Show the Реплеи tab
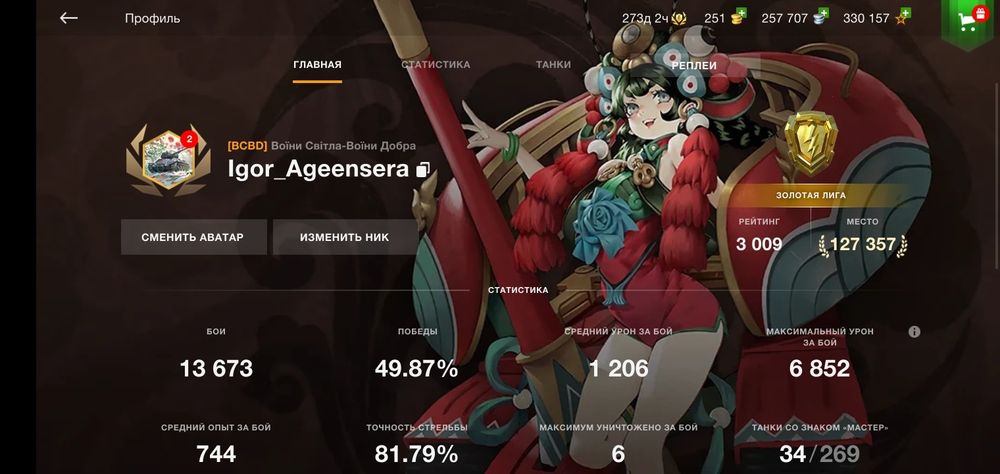Viewport: 1000px width, 474px height. 693,65
